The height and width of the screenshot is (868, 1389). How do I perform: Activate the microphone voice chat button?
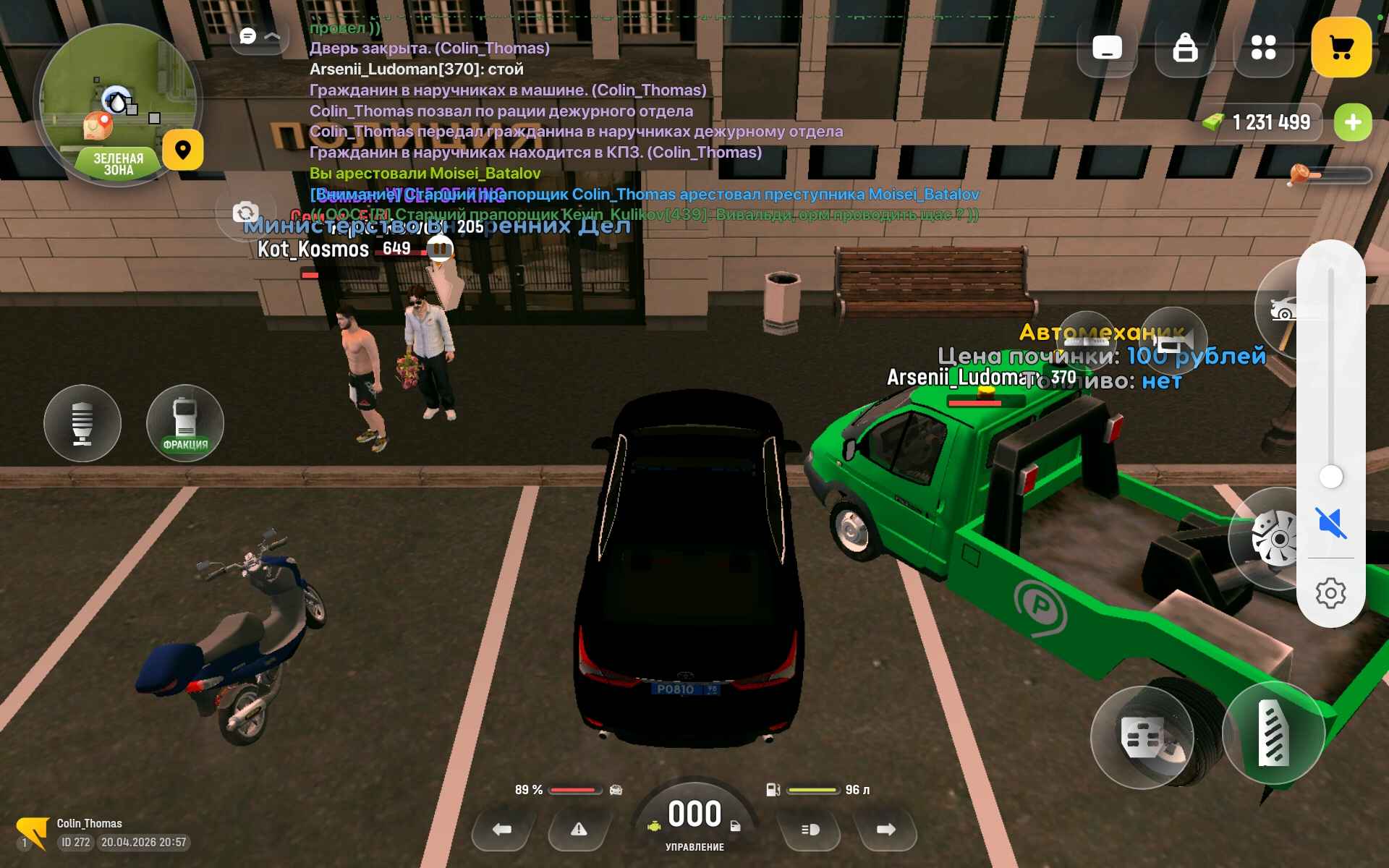[x=82, y=423]
